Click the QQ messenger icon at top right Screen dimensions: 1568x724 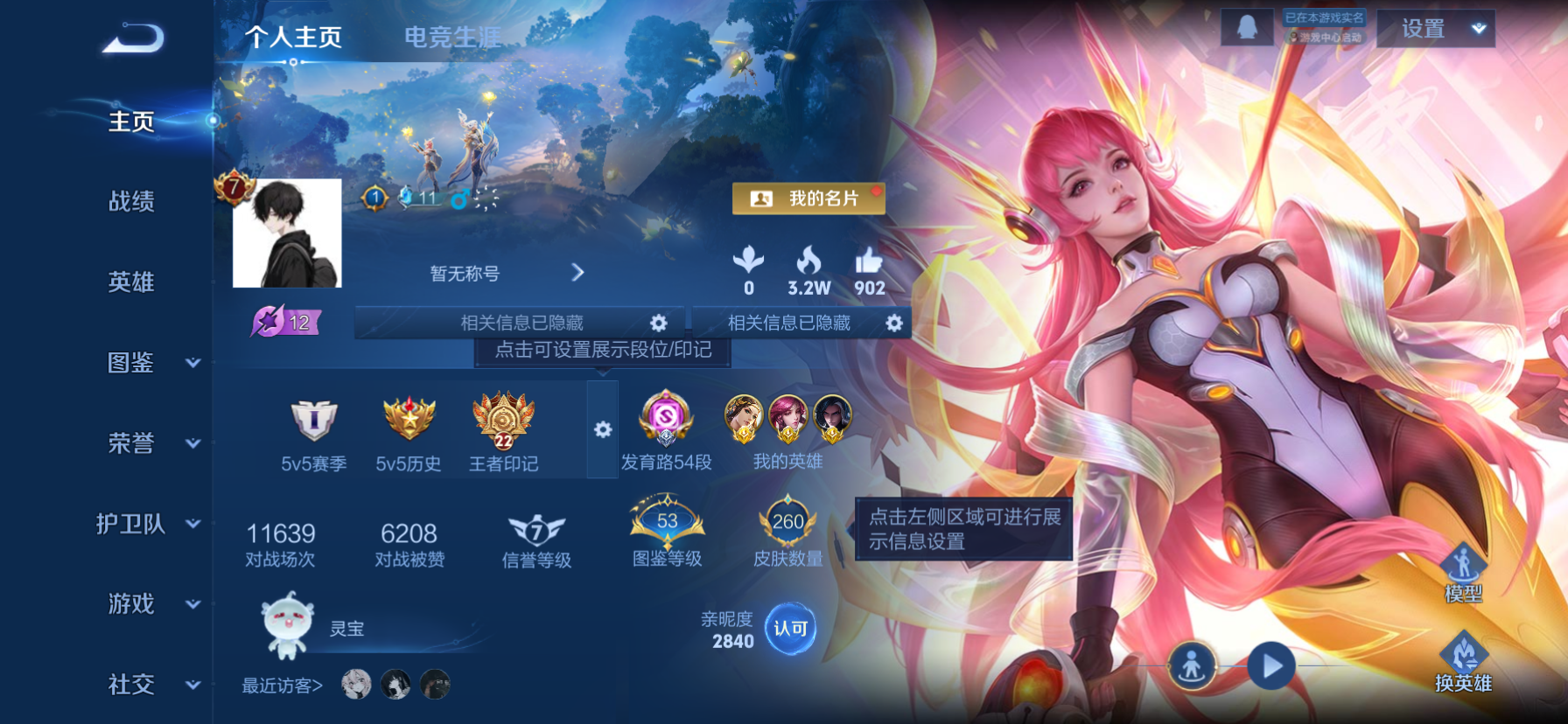click(x=1246, y=26)
